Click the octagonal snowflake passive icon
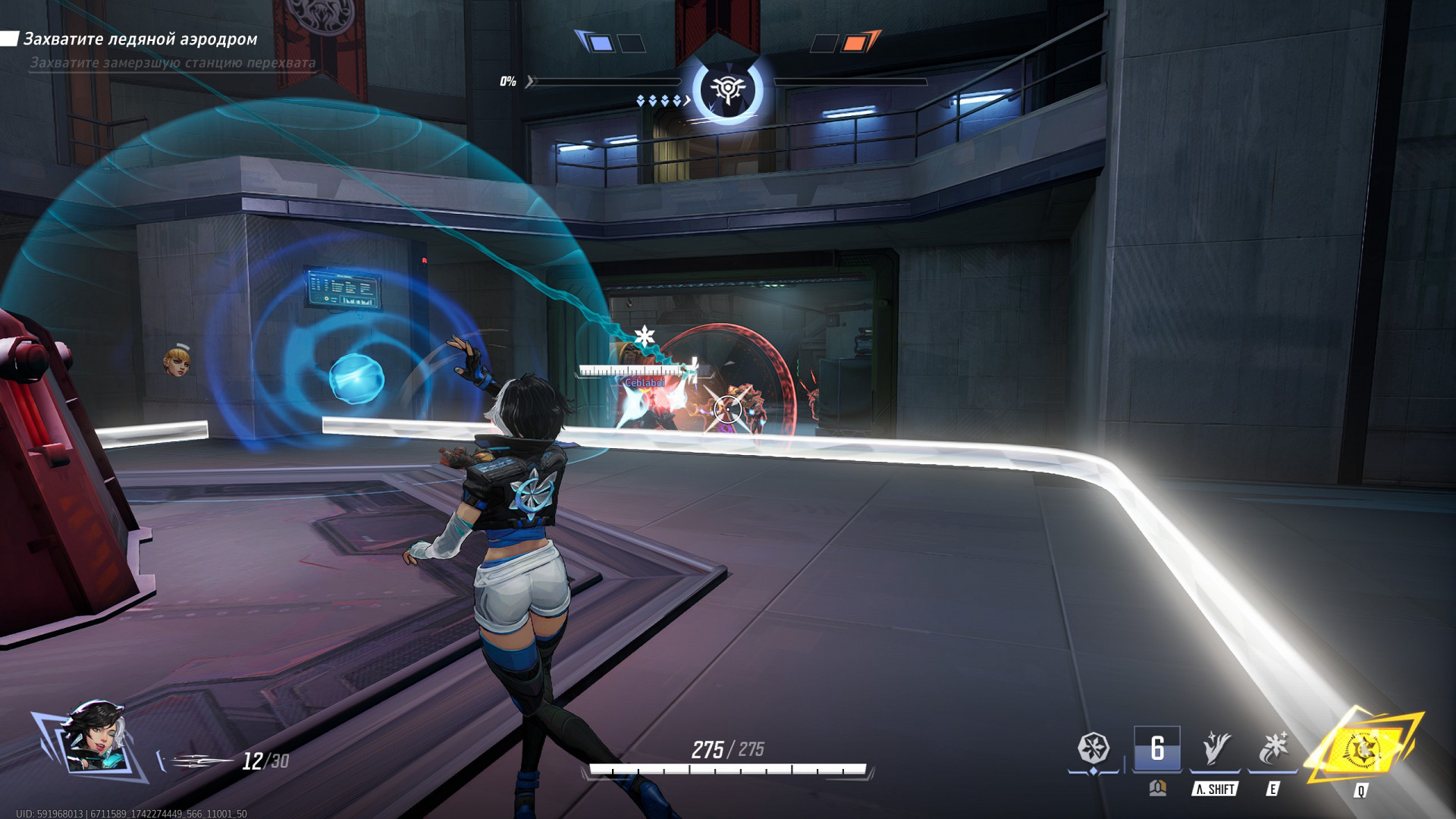Image resolution: width=1456 pixels, height=819 pixels. coord(1094,748)
